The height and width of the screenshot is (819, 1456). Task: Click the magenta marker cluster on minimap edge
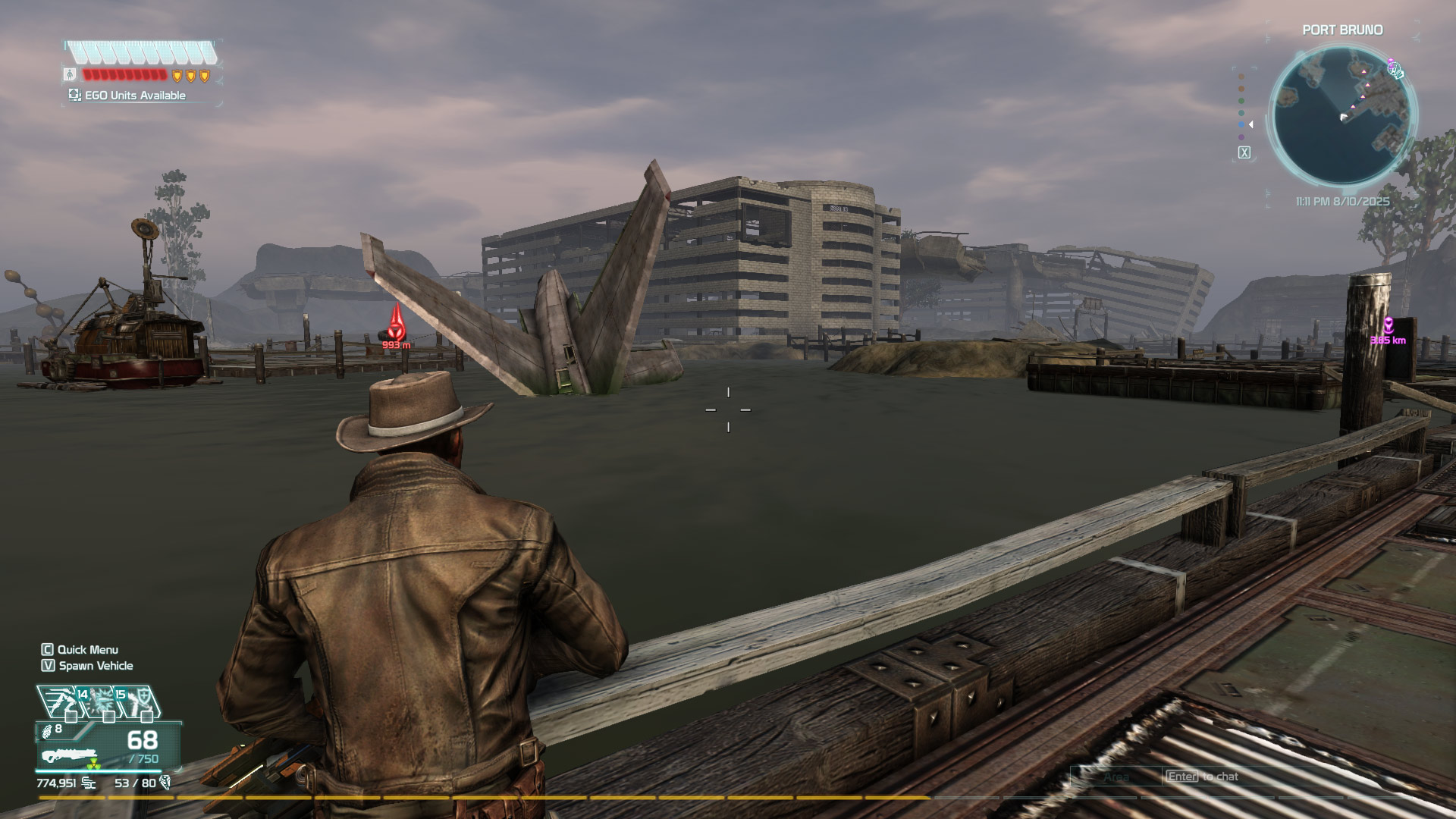coord(1395,69)
